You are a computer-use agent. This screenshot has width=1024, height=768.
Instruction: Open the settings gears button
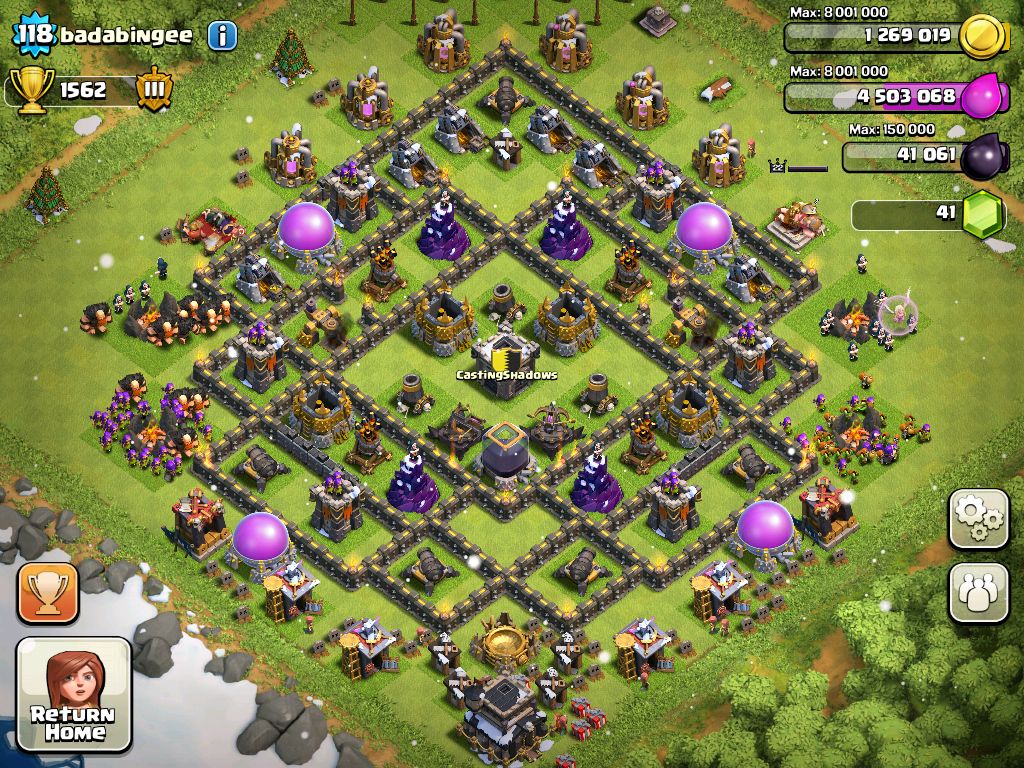(978, 519)
